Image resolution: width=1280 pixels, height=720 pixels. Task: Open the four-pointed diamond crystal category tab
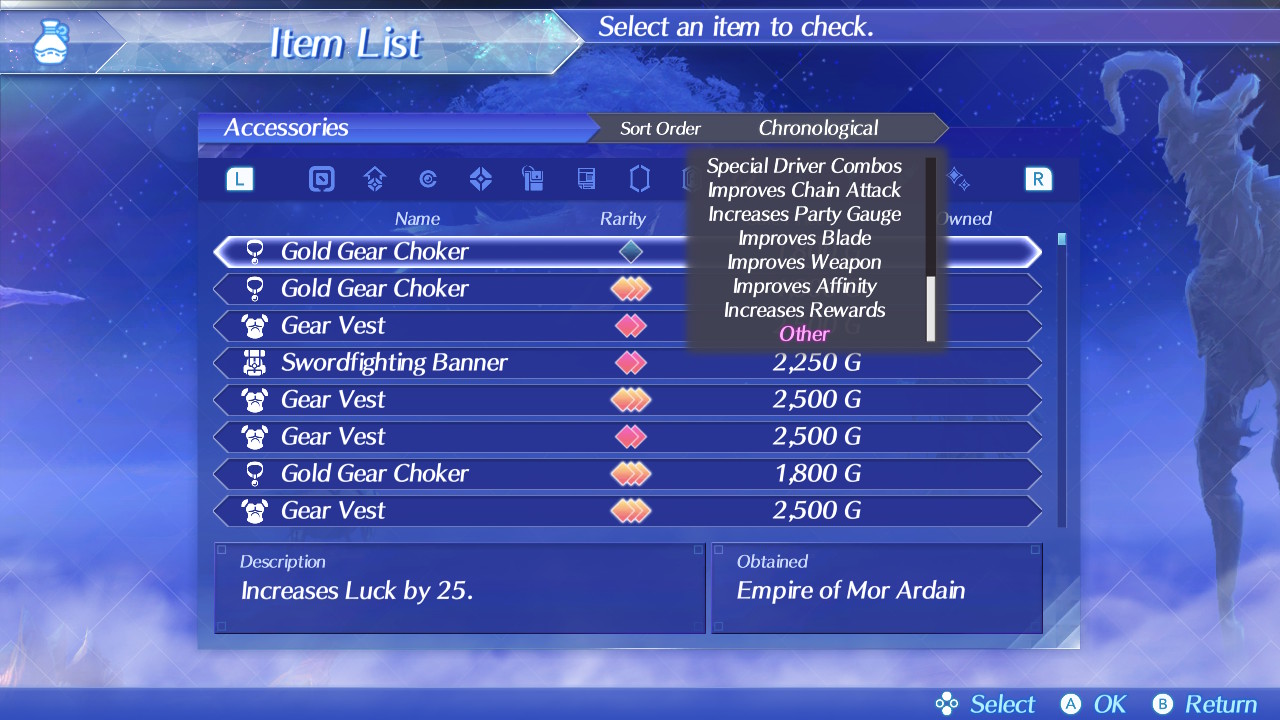pos(481,179)
